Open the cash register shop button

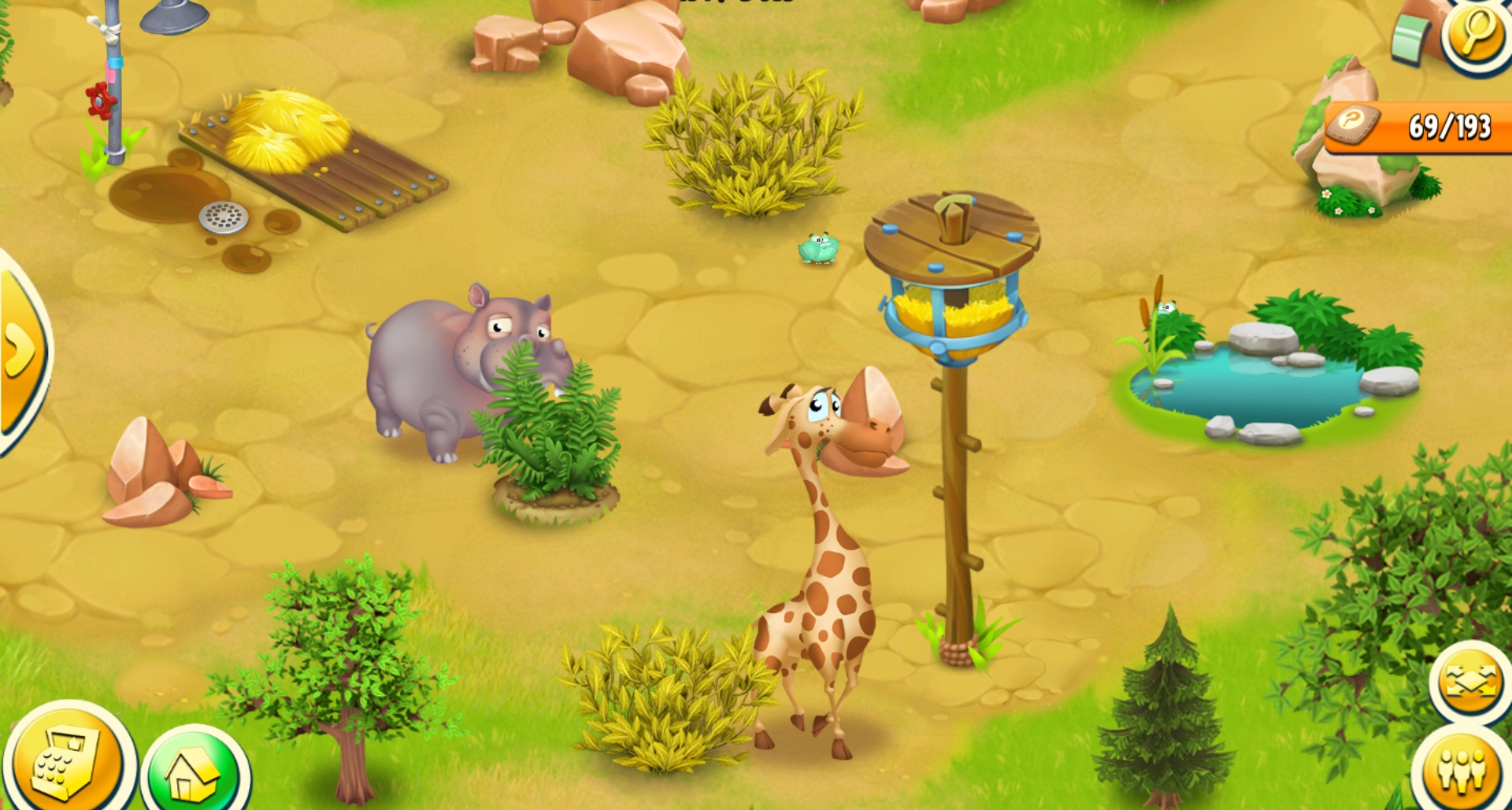(67, 760)
